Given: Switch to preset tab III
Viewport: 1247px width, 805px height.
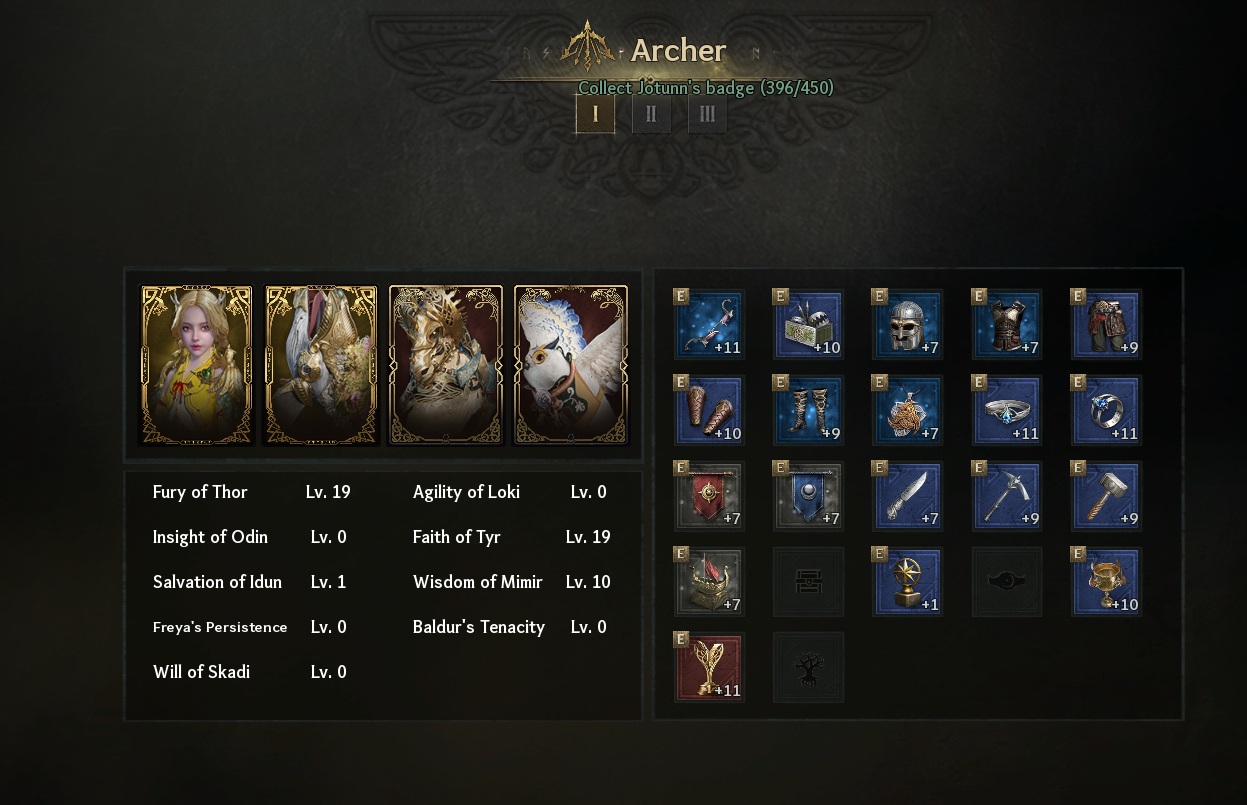Looking at the screenshot, I should tap(707, 114).
